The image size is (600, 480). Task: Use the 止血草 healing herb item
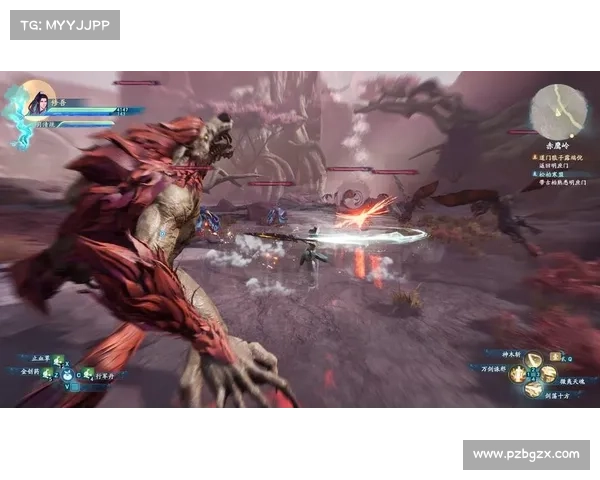(x=58, y=360)
